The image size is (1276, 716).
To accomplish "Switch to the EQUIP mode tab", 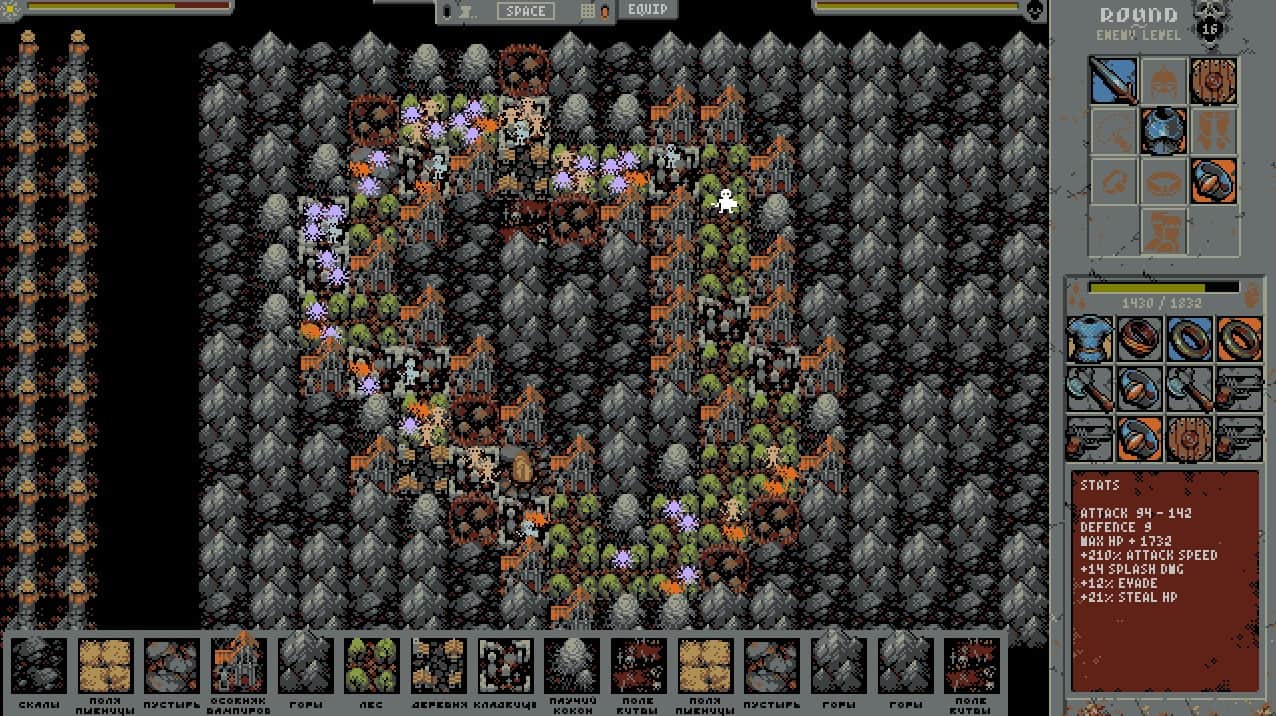I will 647,10.
